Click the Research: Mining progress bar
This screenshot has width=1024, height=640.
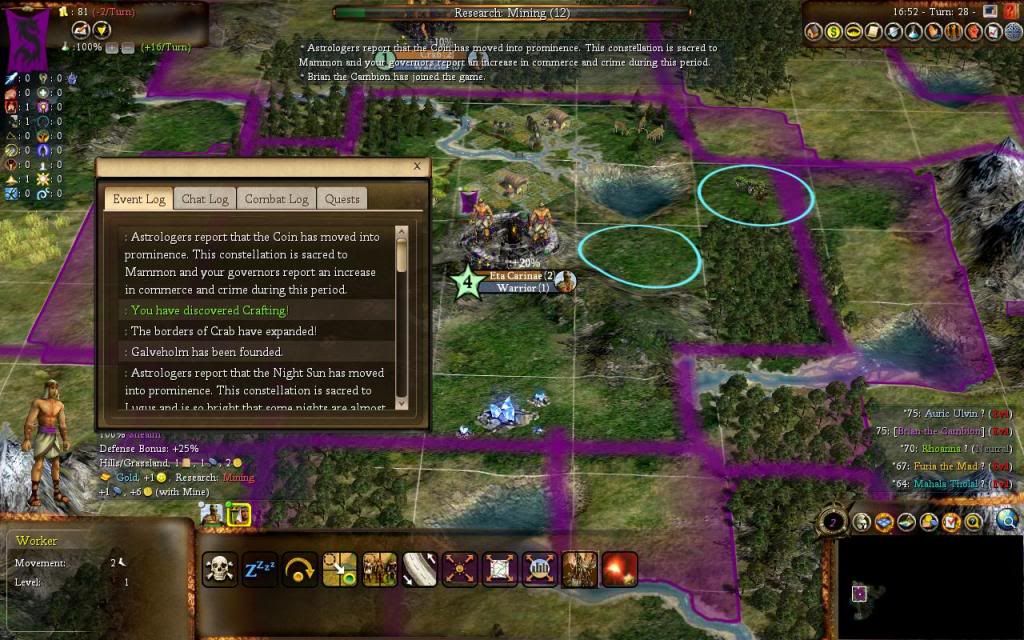tap(511, 13)
